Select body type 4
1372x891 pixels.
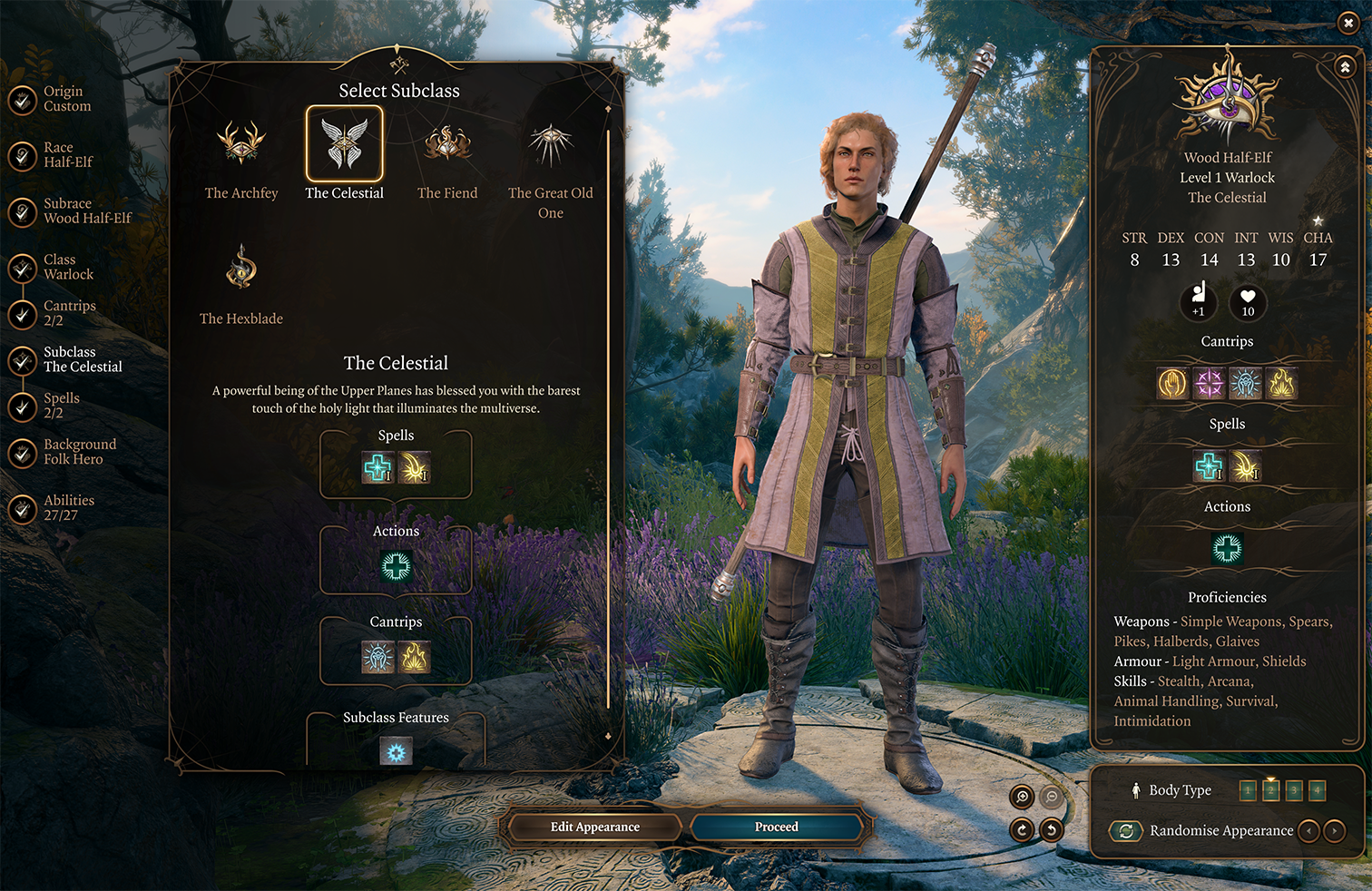[1317, 790]
